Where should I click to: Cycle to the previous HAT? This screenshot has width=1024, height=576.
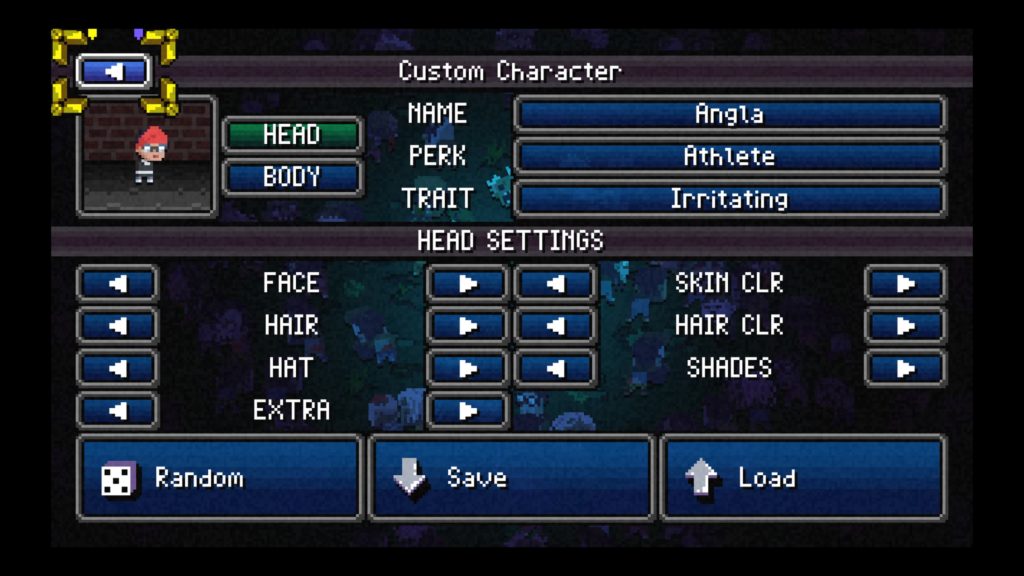(117, 368)
